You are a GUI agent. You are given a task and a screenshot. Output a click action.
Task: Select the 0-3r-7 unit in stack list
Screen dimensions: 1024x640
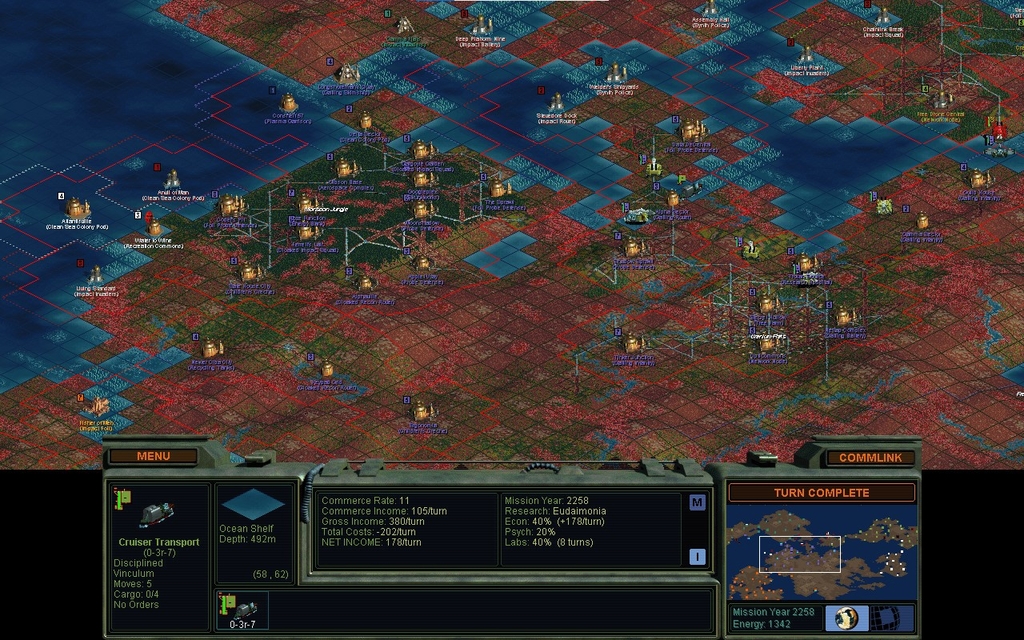coord(243,610)
